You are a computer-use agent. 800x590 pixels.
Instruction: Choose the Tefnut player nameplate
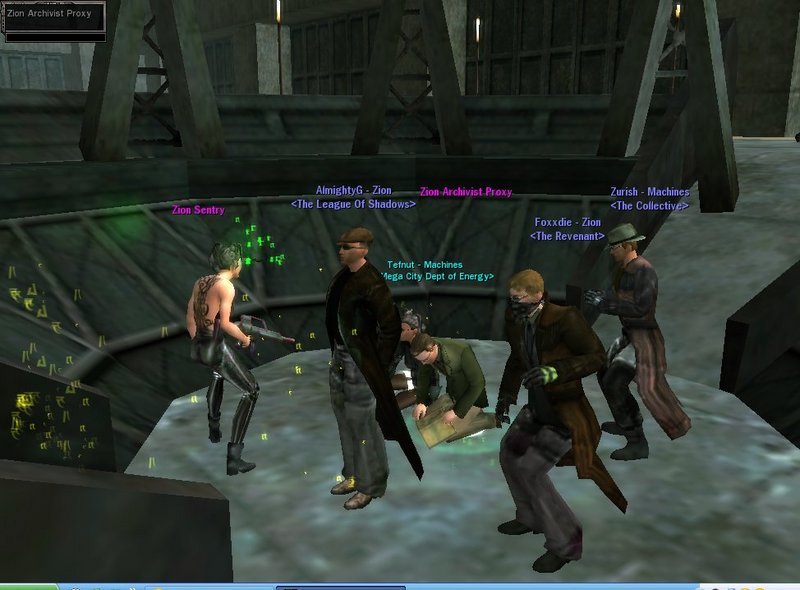pyautogui.click(x=425, y=265)
